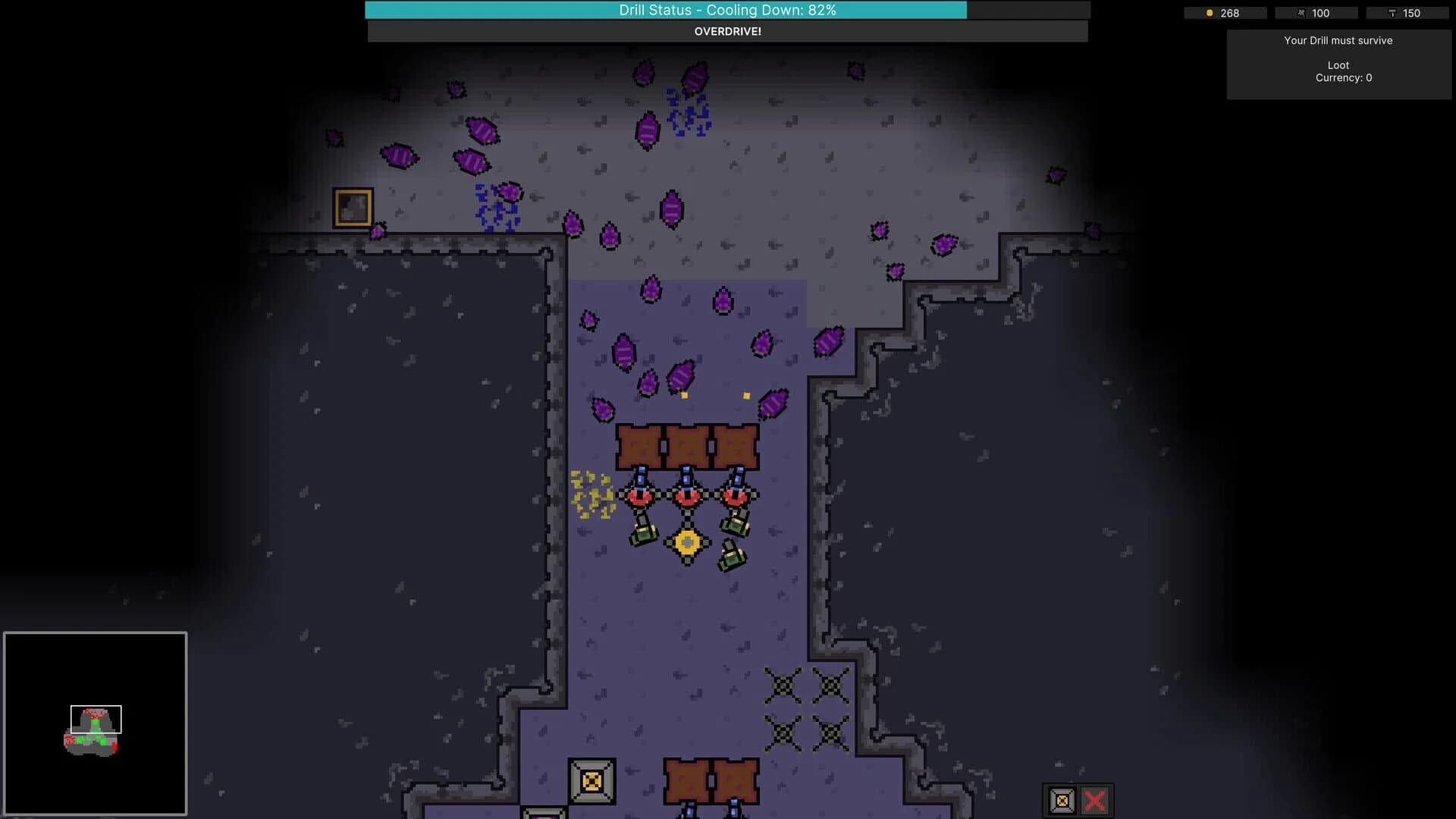Click the 268 gold counter field
This screenshot has height=819, width=1456.
tap(1228, 13)
